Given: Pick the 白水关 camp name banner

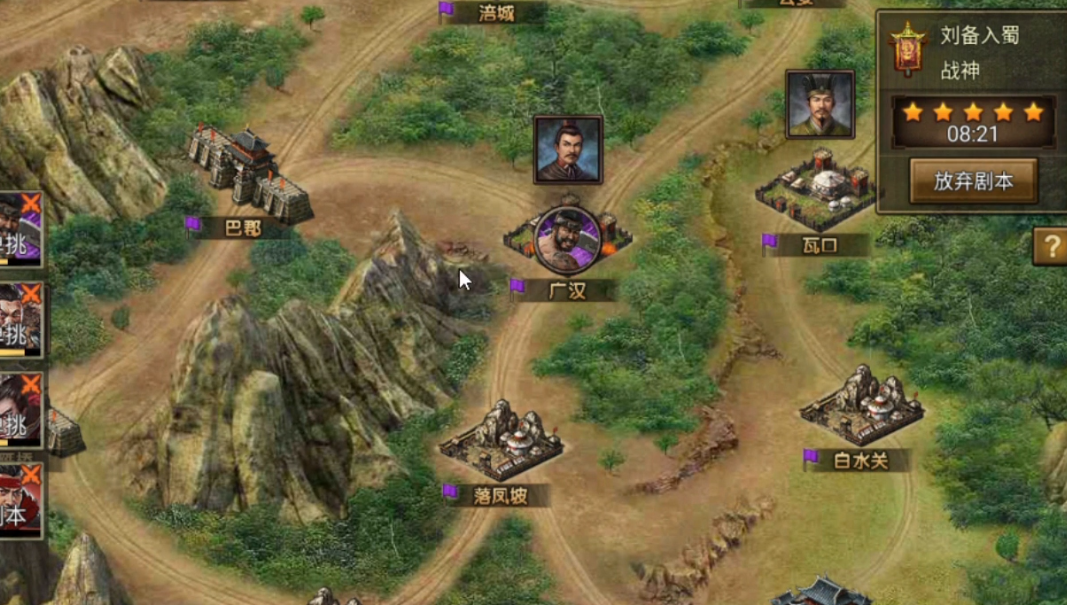Looking at the screenshot, I should coord(859,460).
